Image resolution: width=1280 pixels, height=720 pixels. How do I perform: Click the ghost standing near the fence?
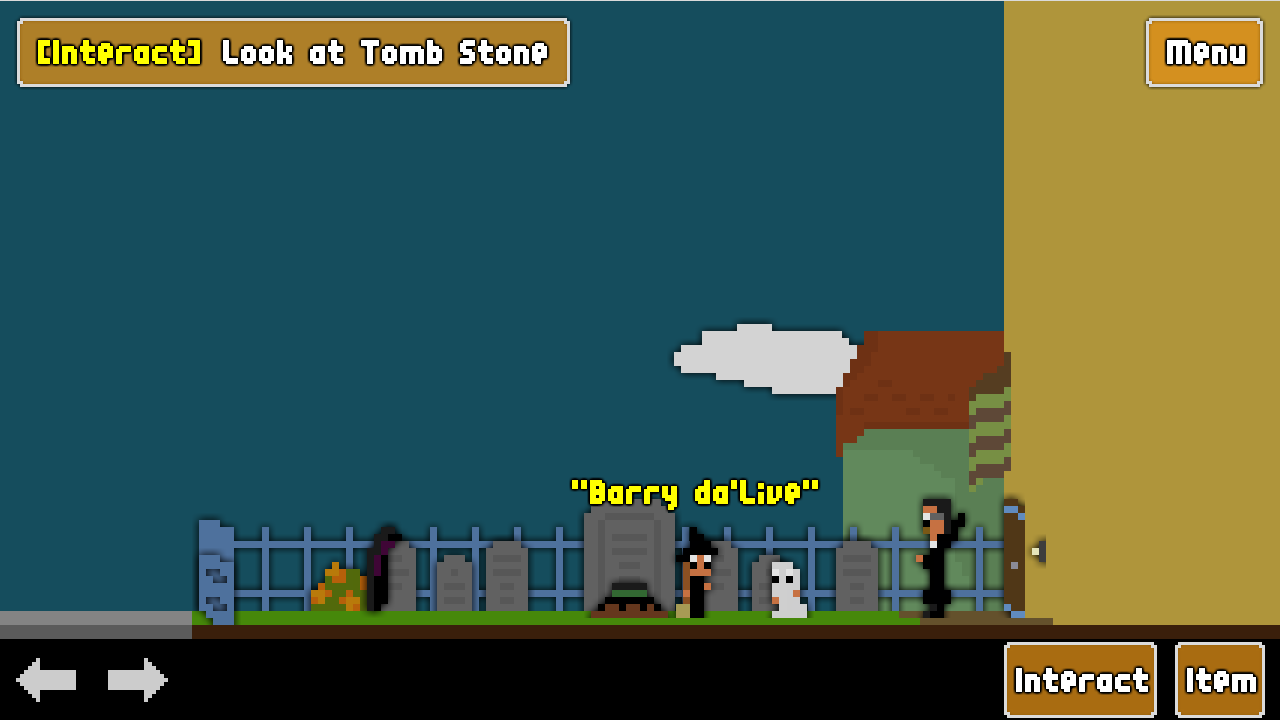point(785,590)
